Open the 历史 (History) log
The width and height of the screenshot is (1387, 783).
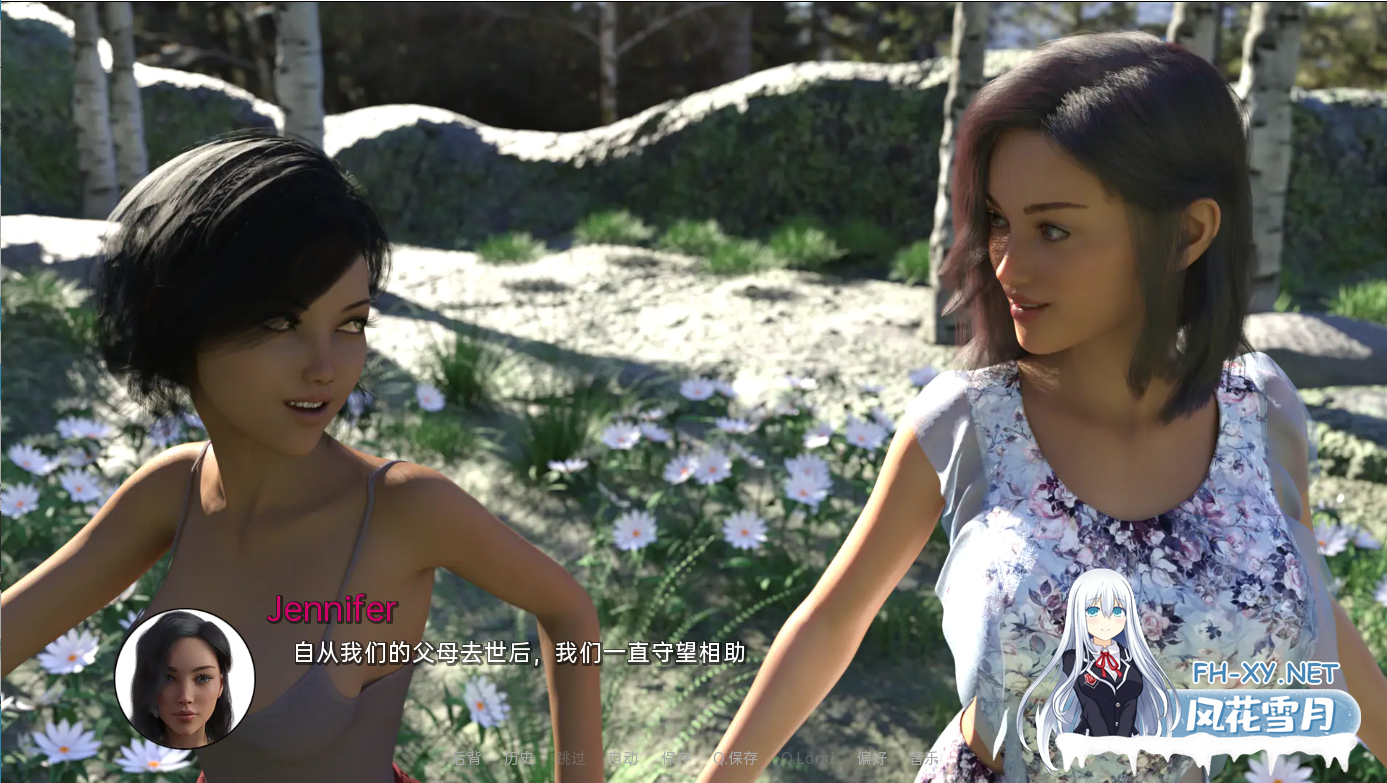pyautogui.click(x=519, y=758)
